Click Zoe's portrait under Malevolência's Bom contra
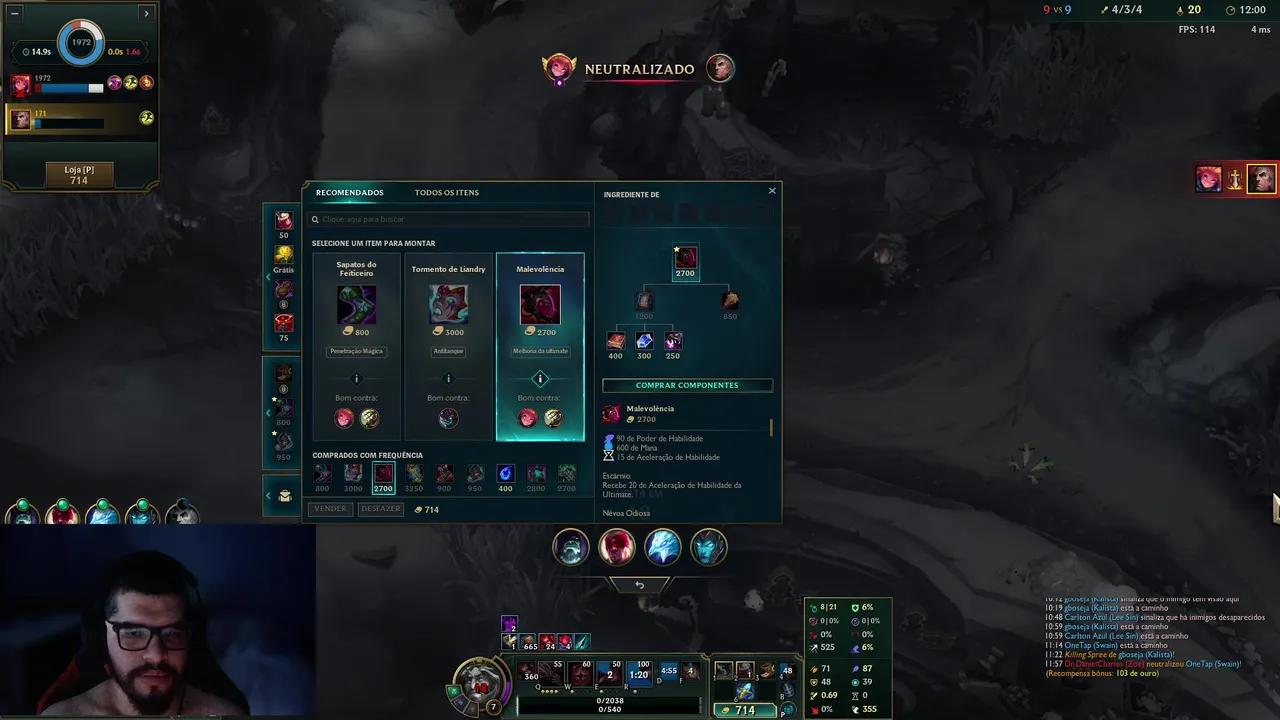The width and height of the screenshot is (1280, 720). coord(527,418)
